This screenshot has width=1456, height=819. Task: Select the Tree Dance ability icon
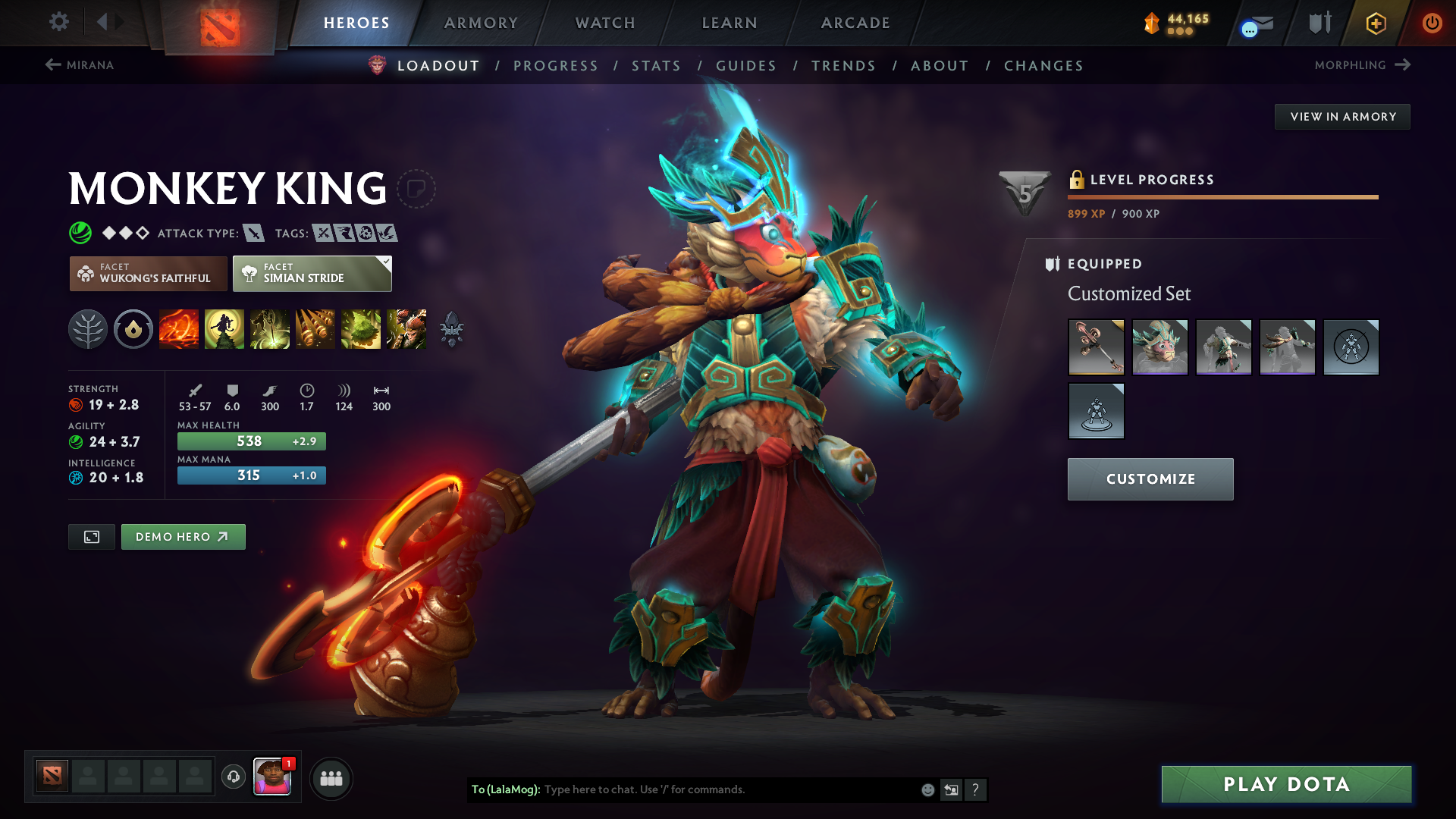click(224, 329)
